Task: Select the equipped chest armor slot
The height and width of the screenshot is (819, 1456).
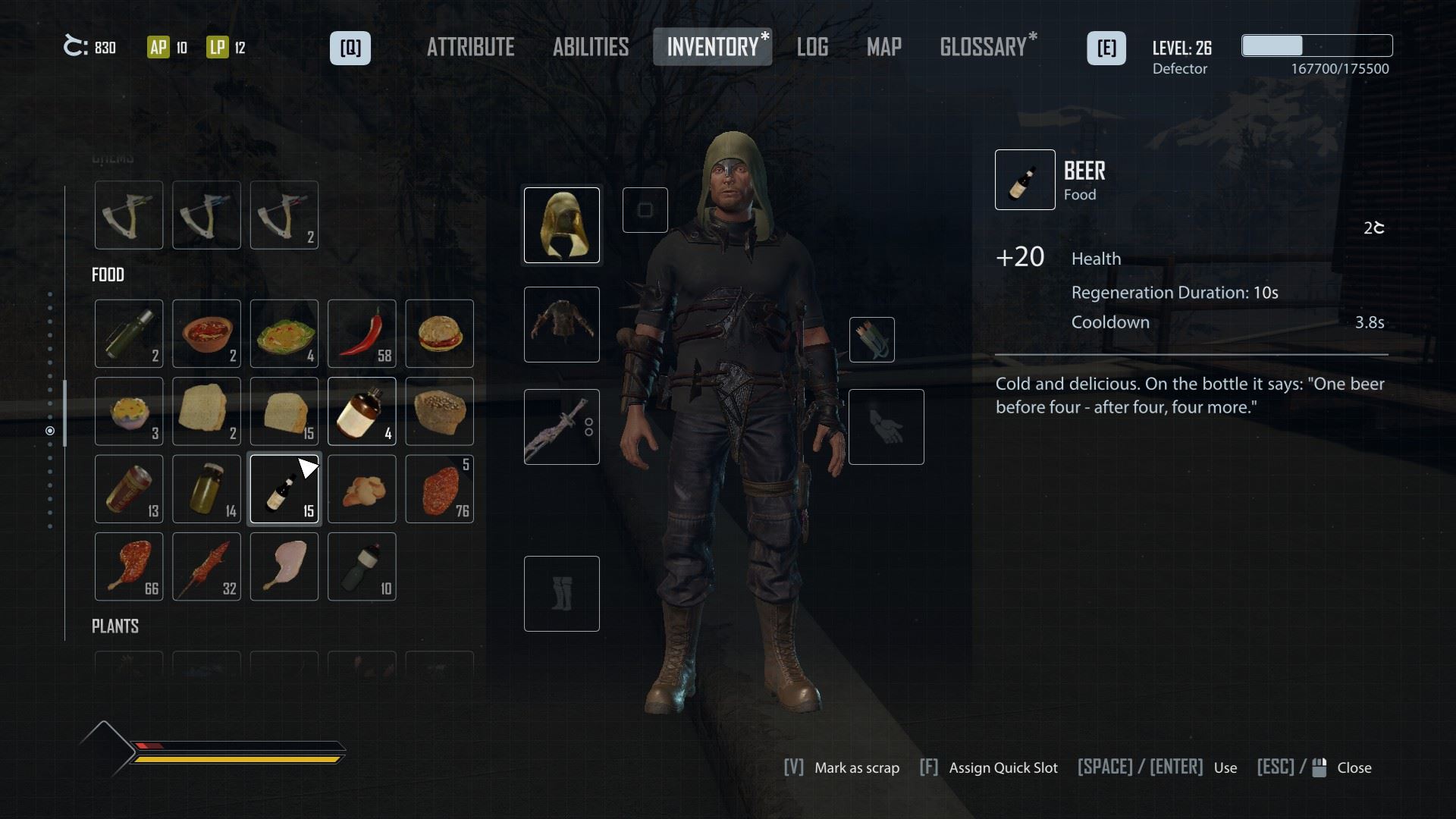Action: pos(562,325)
